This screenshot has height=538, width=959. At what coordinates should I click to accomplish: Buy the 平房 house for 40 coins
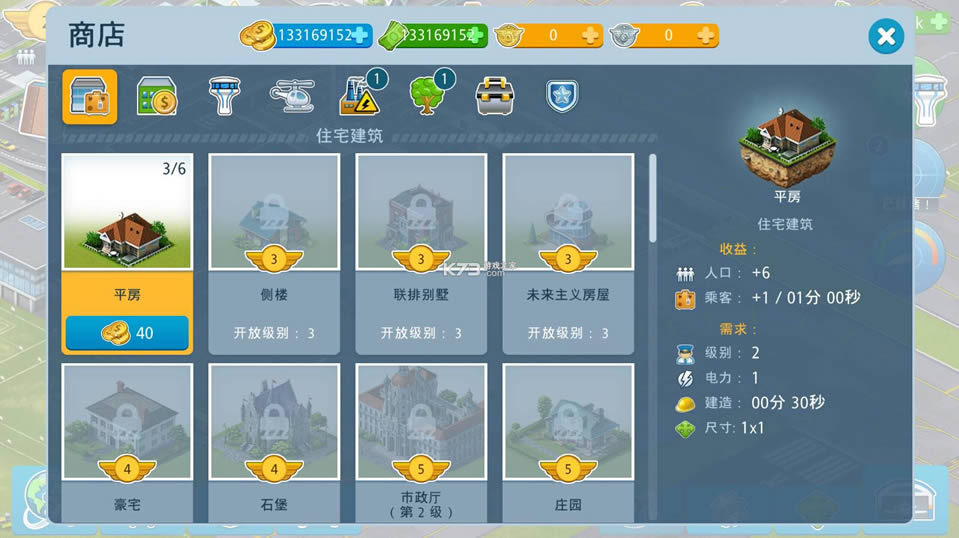127,333
